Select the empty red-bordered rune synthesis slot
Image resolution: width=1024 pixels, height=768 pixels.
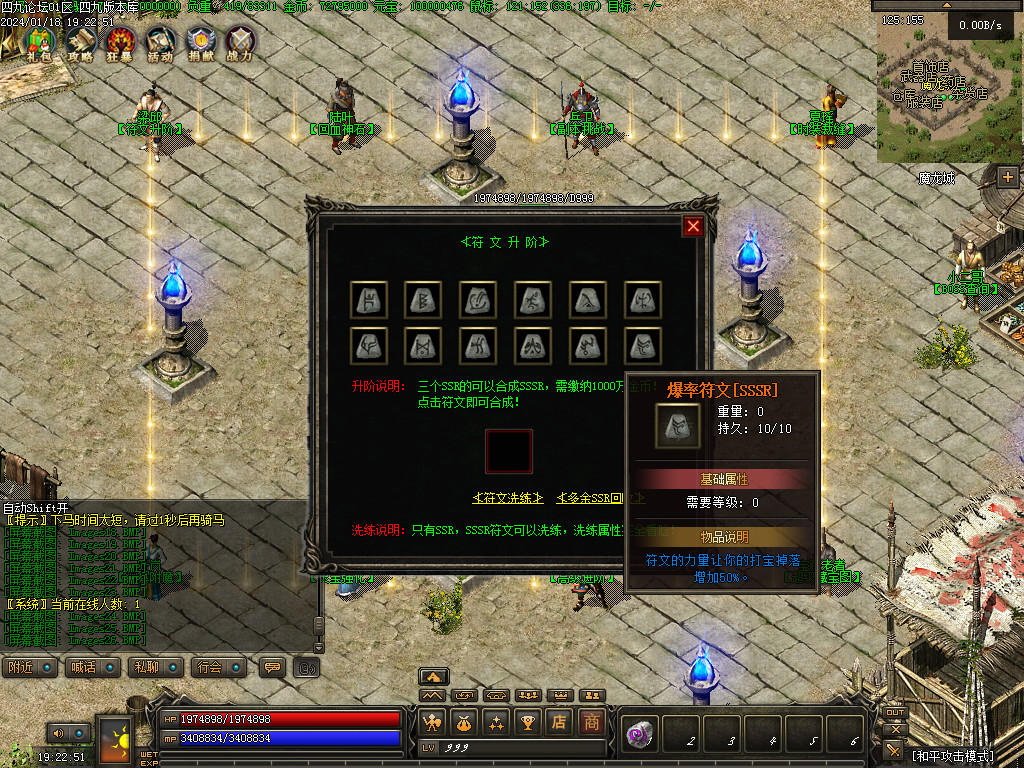tap(509, 451)
